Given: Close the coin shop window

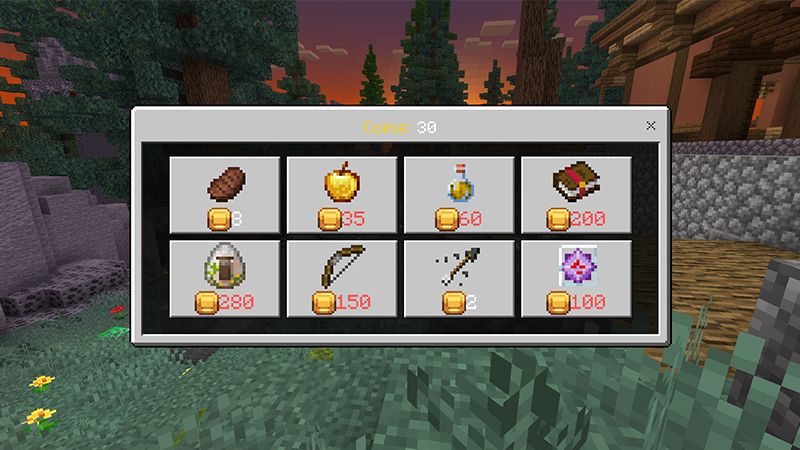Looking at the screenshot, I should click(652, 126).
